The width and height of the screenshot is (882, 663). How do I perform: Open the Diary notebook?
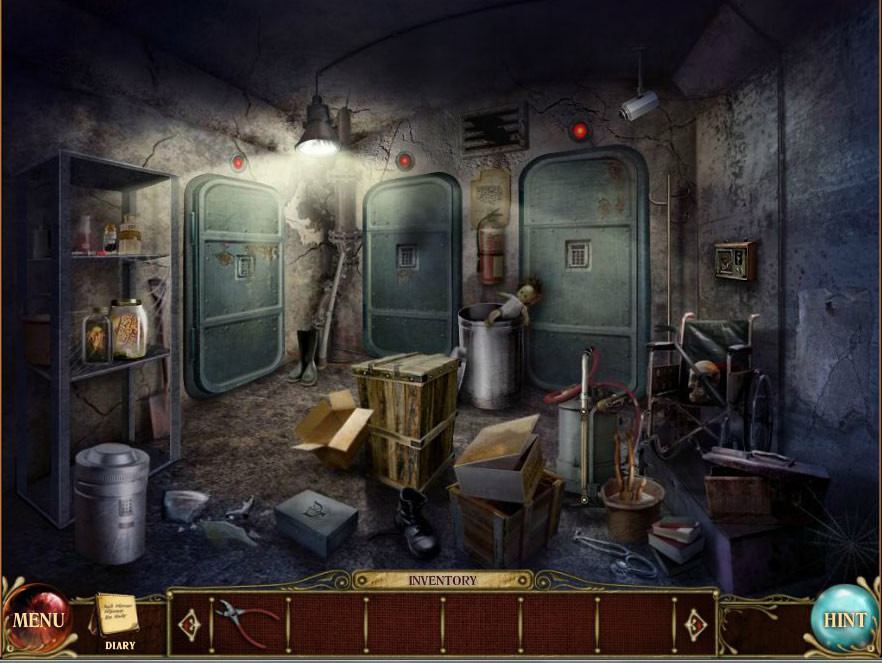[x=118, y=617]
